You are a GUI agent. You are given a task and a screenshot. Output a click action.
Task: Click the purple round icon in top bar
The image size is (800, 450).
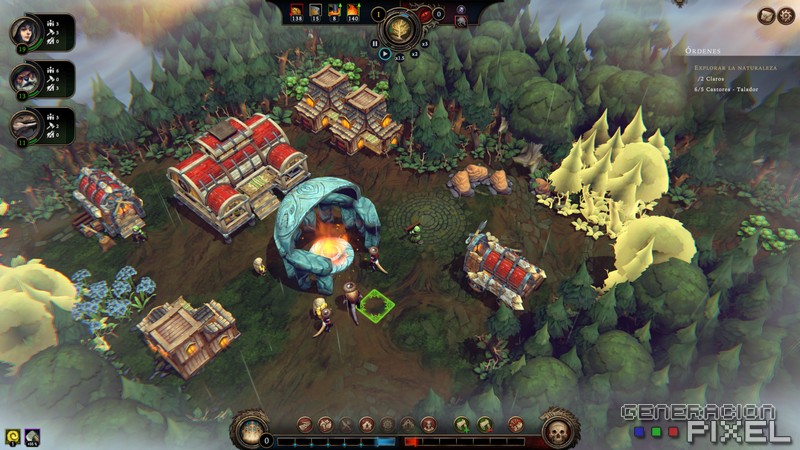tap(461, 9)
